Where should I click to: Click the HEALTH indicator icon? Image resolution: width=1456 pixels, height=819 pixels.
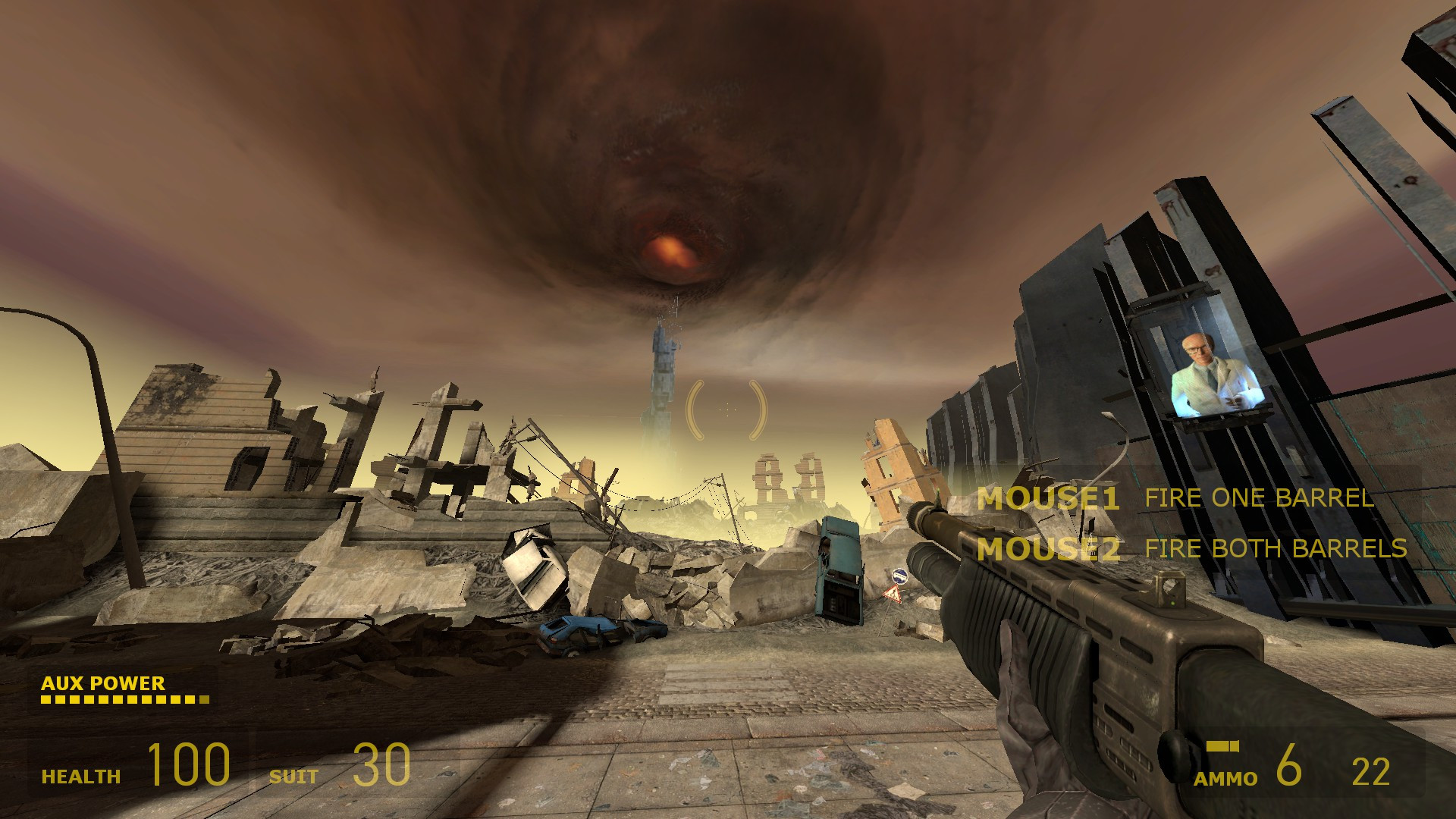point(80,776)
